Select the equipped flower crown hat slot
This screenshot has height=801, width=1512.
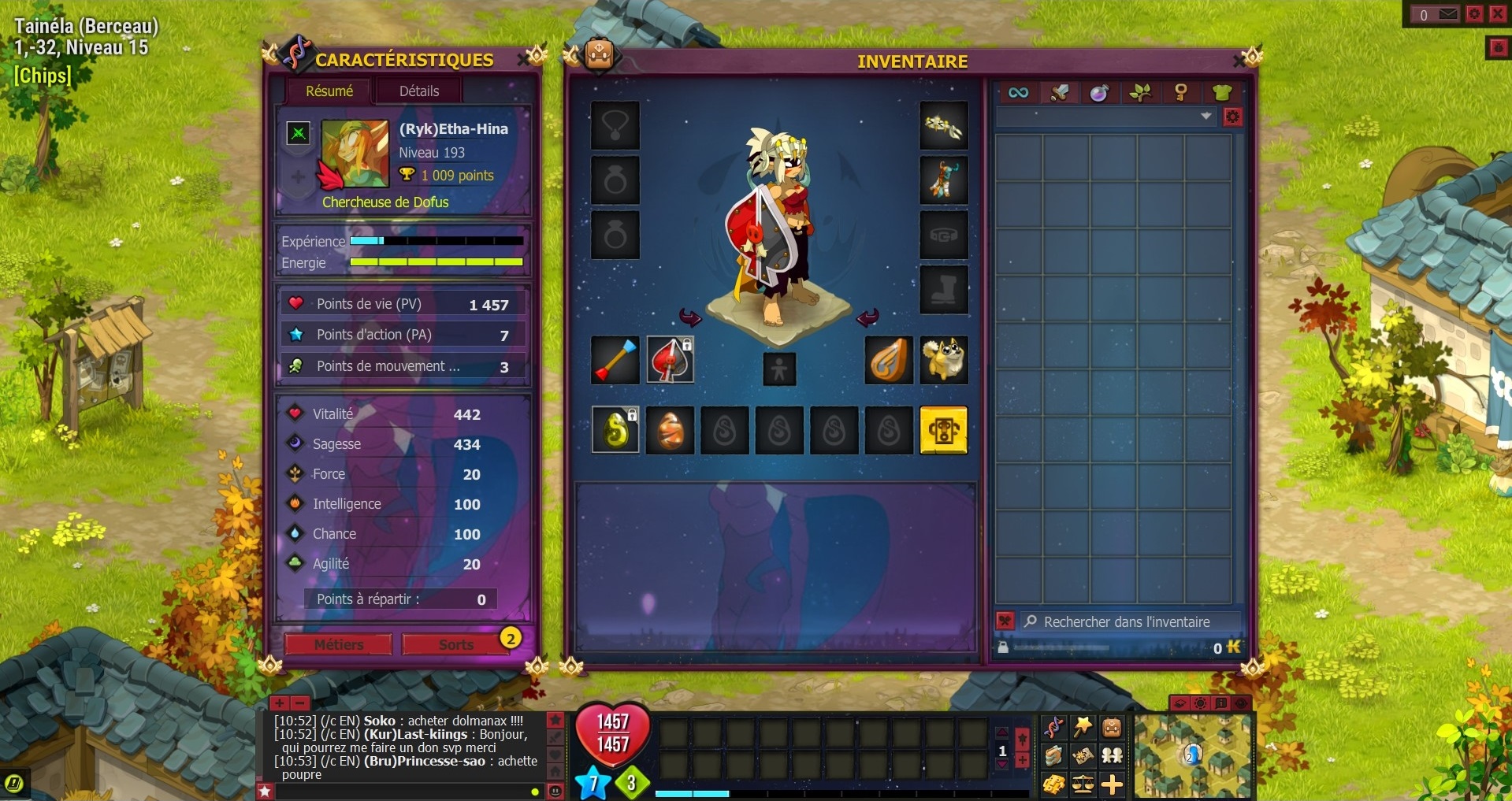tap(943, 125)
